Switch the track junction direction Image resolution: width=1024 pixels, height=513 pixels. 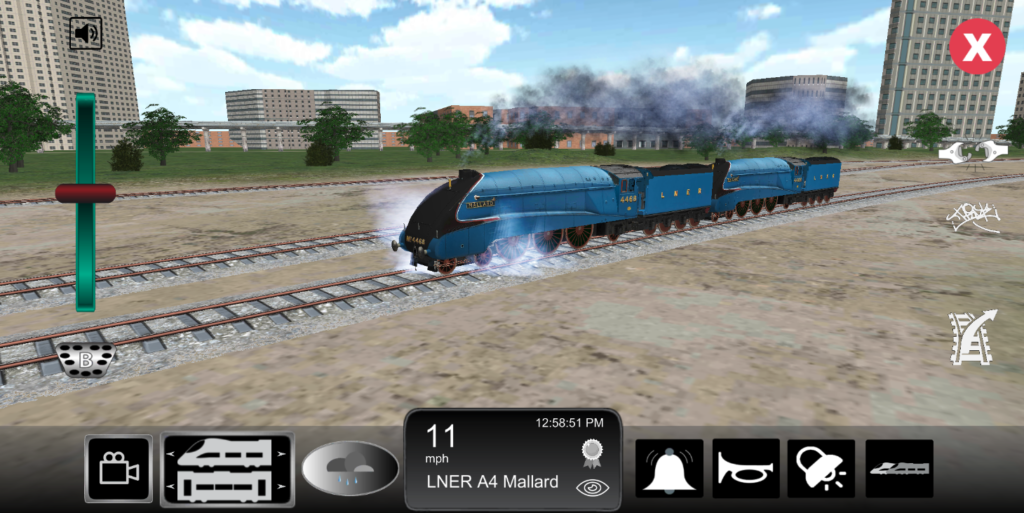[x=972, y=337]
